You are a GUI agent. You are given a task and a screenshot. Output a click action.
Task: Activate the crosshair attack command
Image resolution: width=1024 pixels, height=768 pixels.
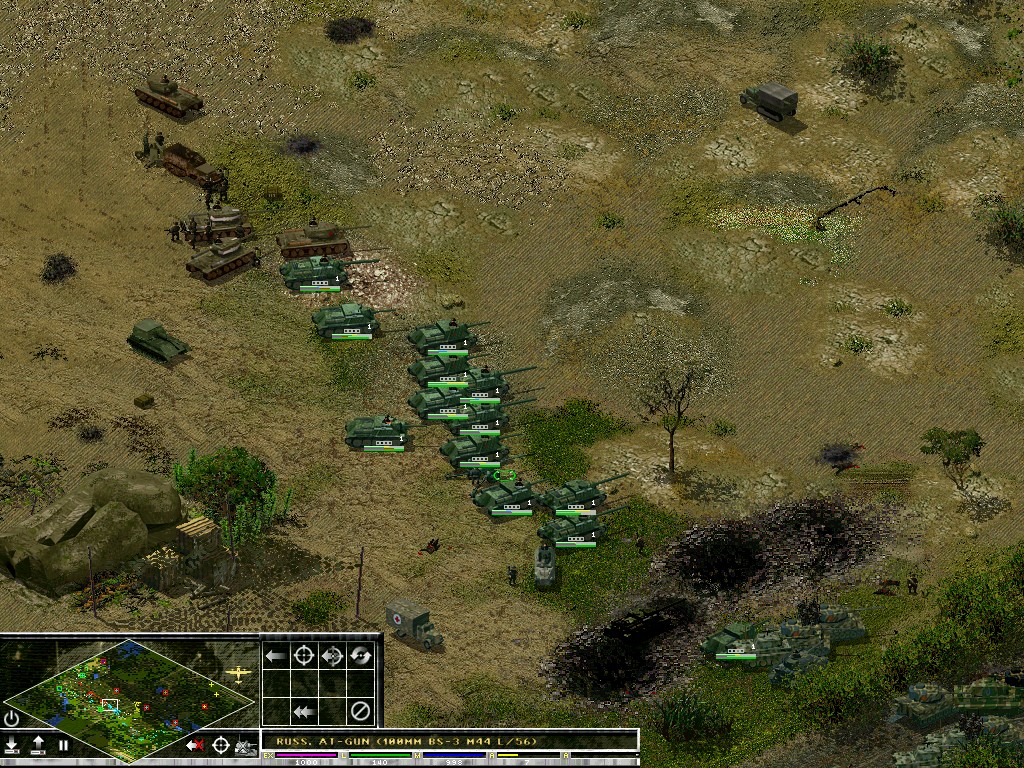304,656
